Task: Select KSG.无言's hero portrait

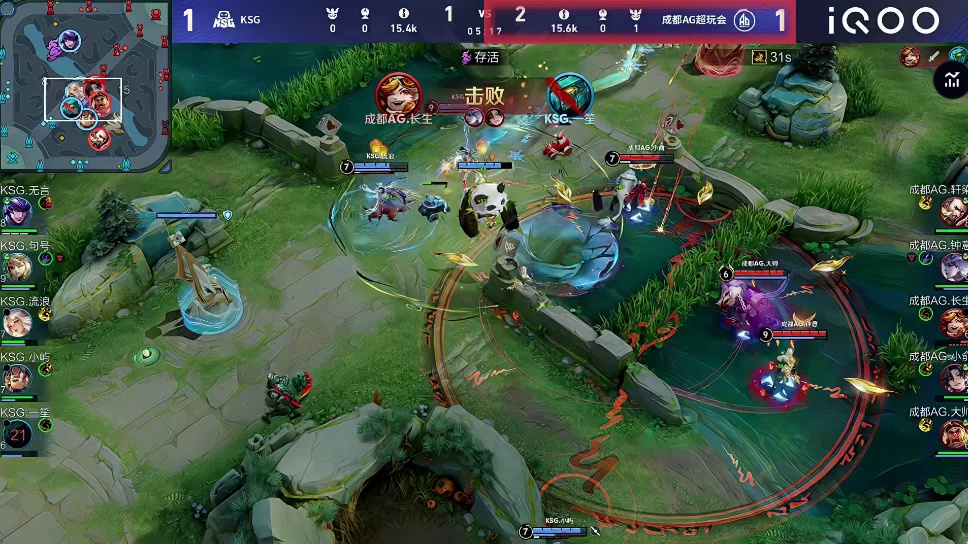Action: click(x=17, y=211)
